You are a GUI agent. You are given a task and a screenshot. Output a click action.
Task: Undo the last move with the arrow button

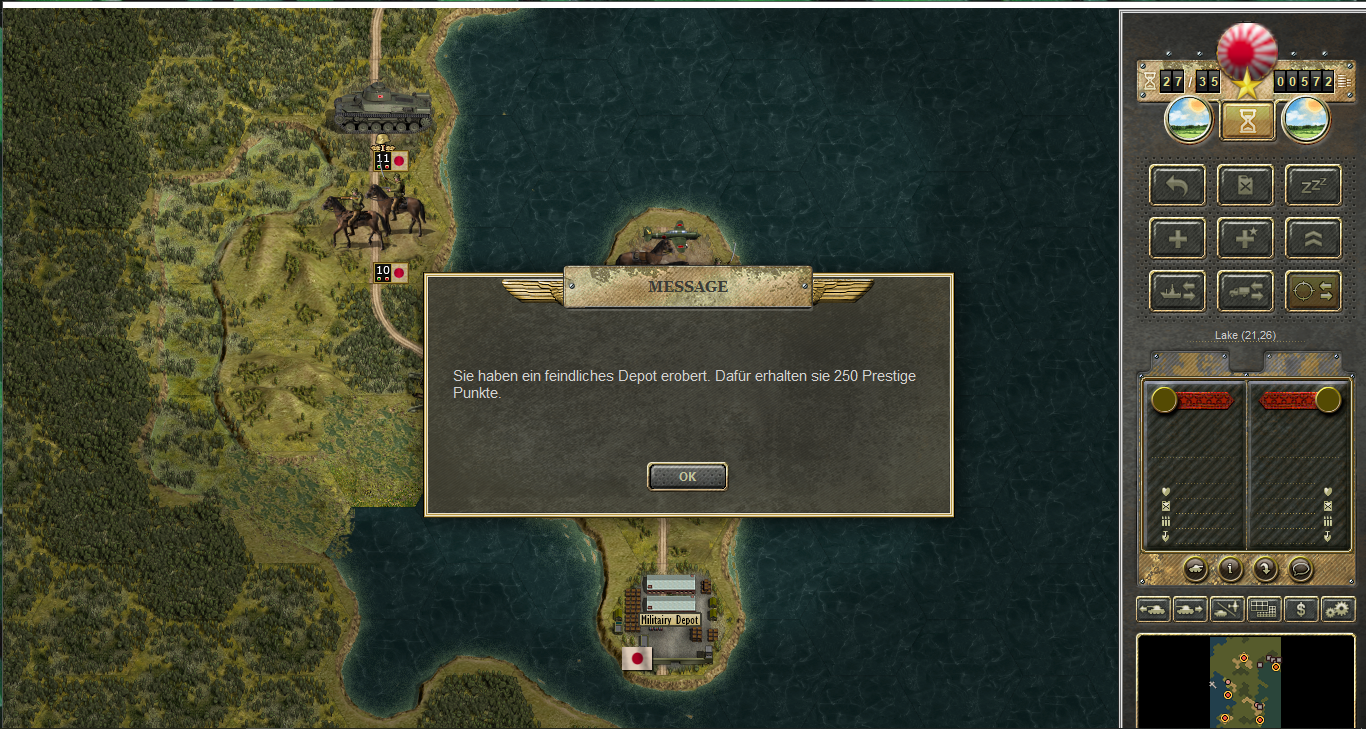coord(1177,186)
